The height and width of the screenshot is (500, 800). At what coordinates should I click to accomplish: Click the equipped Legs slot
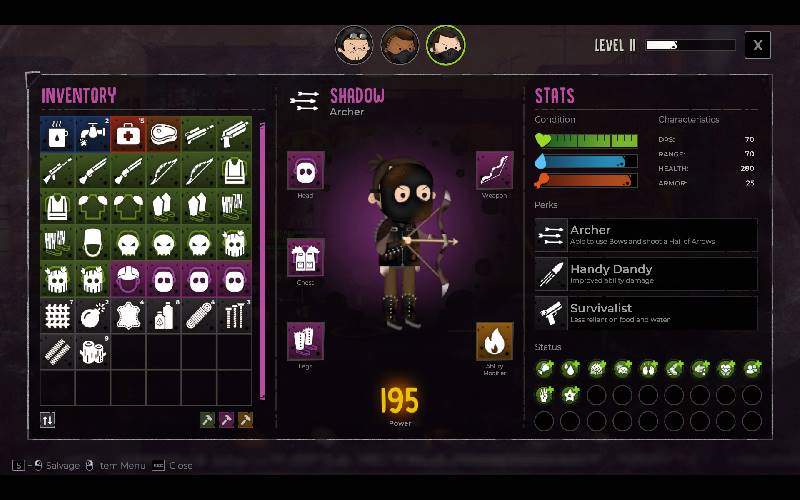[305, 340]
